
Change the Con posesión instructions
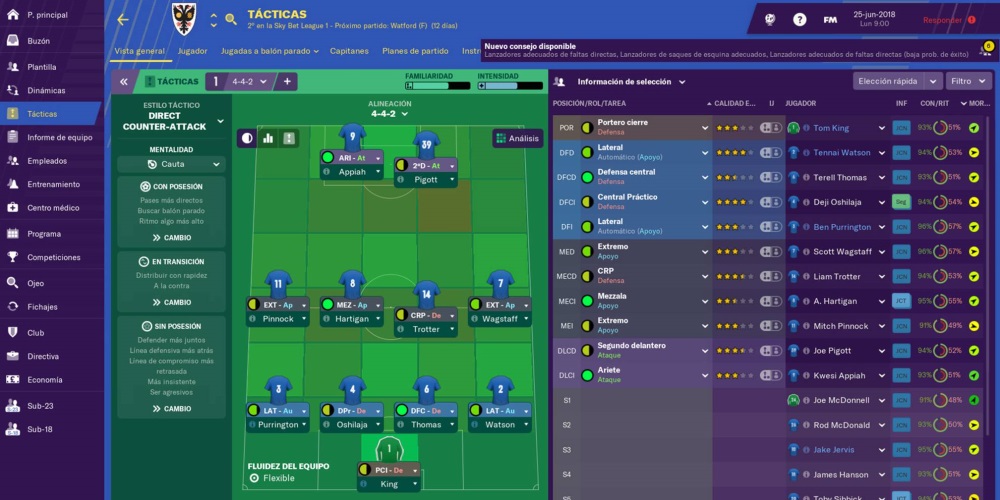tap(171, 238)
